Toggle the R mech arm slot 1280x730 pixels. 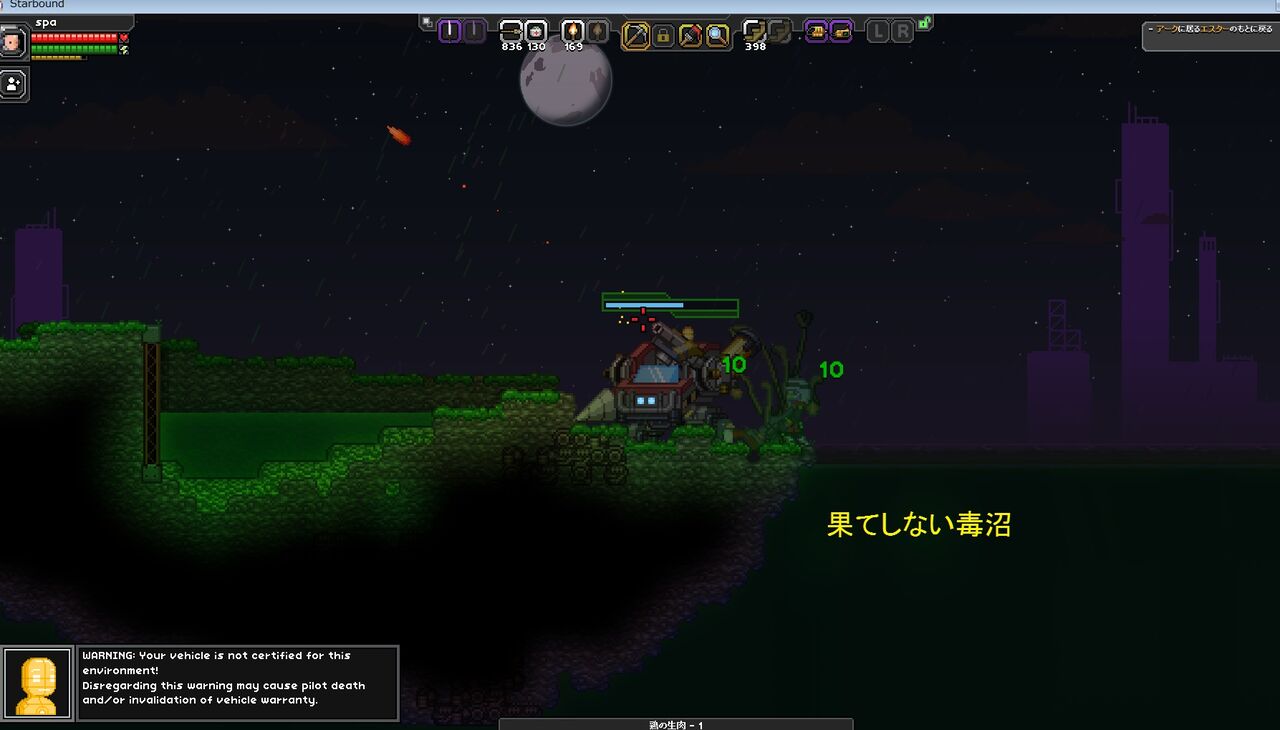coord(903,31)
